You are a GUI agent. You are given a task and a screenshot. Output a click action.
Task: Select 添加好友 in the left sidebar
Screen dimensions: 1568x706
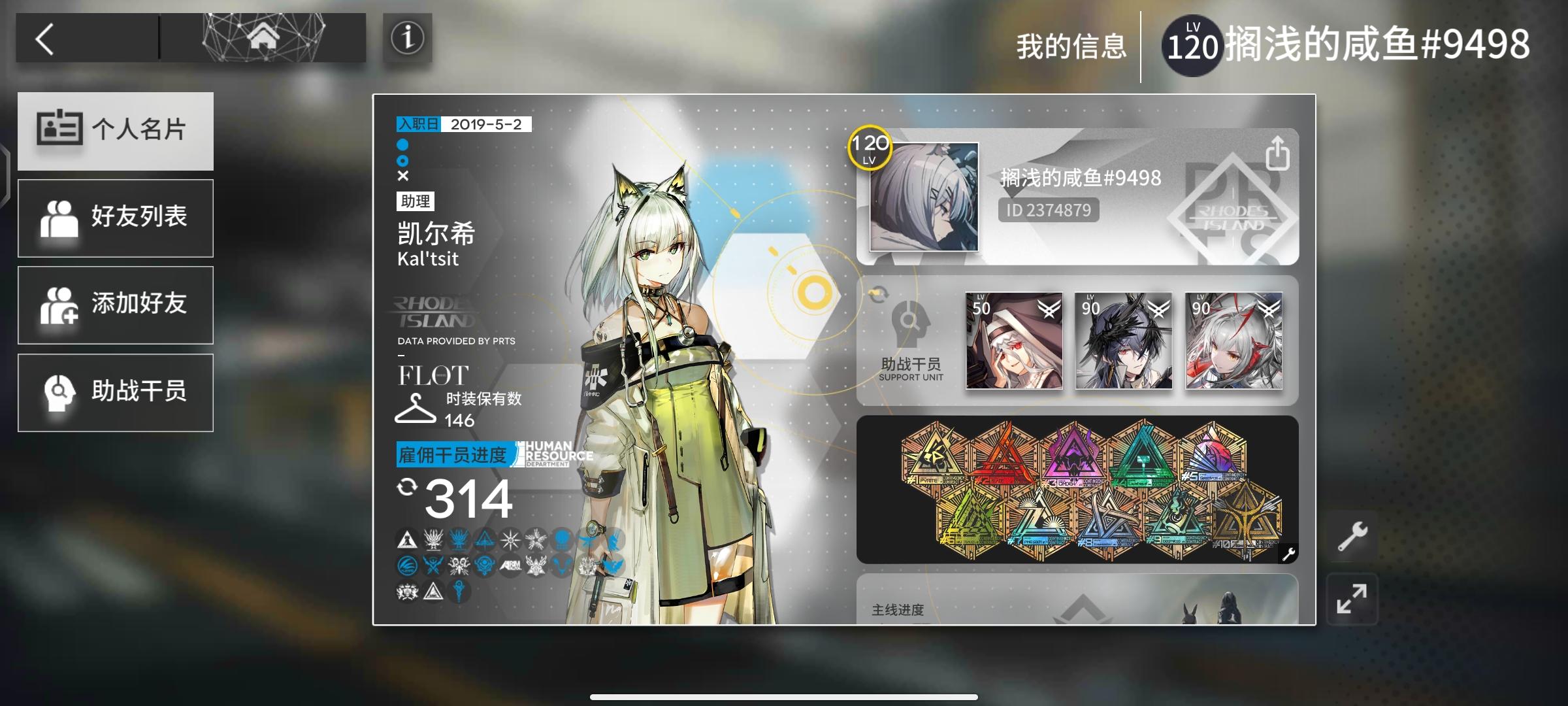[116, 305]
